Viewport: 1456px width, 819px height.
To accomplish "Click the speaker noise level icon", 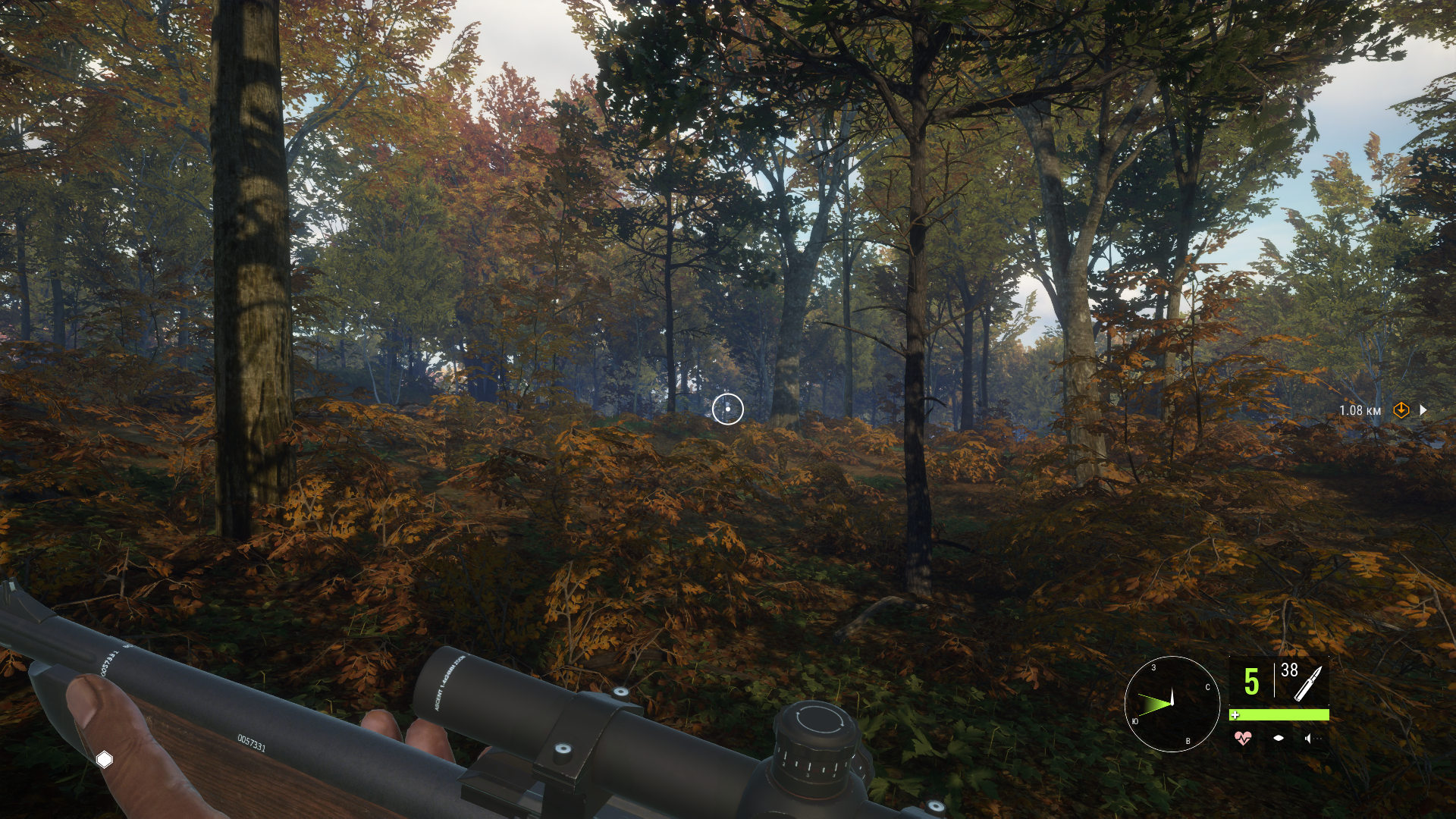I will [x=1308, y=738].
